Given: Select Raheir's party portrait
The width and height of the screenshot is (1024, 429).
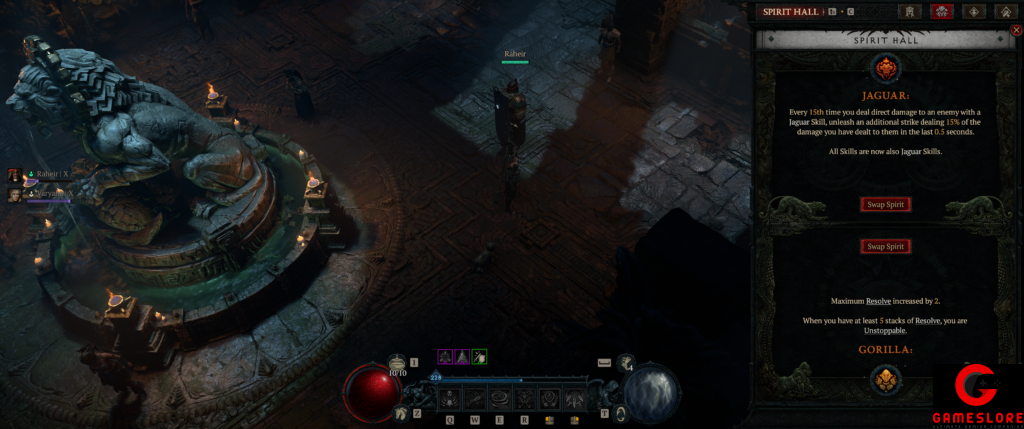Looking at the screenshot, I should (15, 175).
